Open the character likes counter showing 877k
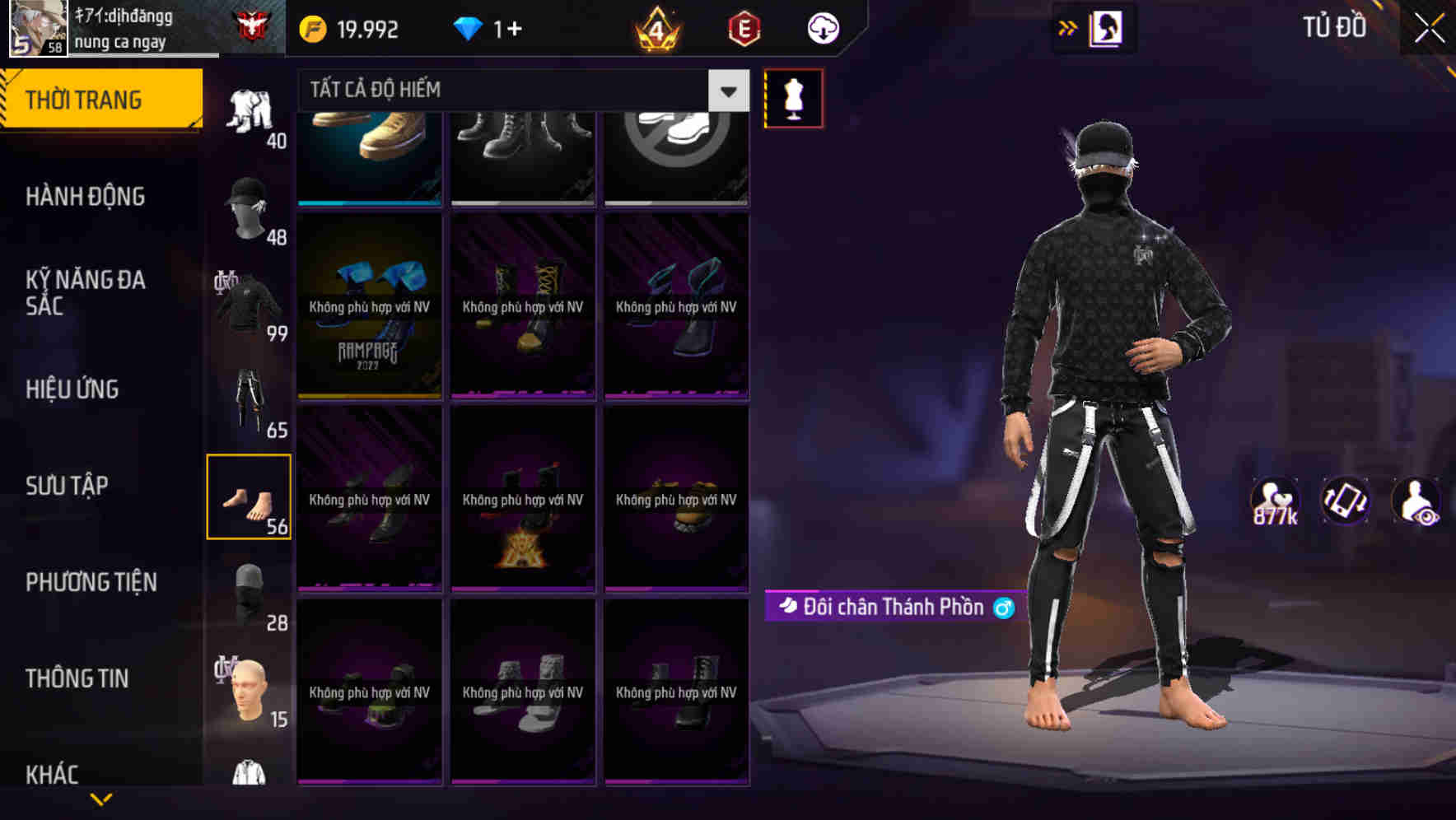Screen dimensions: 1456x820 [1276, 500]
